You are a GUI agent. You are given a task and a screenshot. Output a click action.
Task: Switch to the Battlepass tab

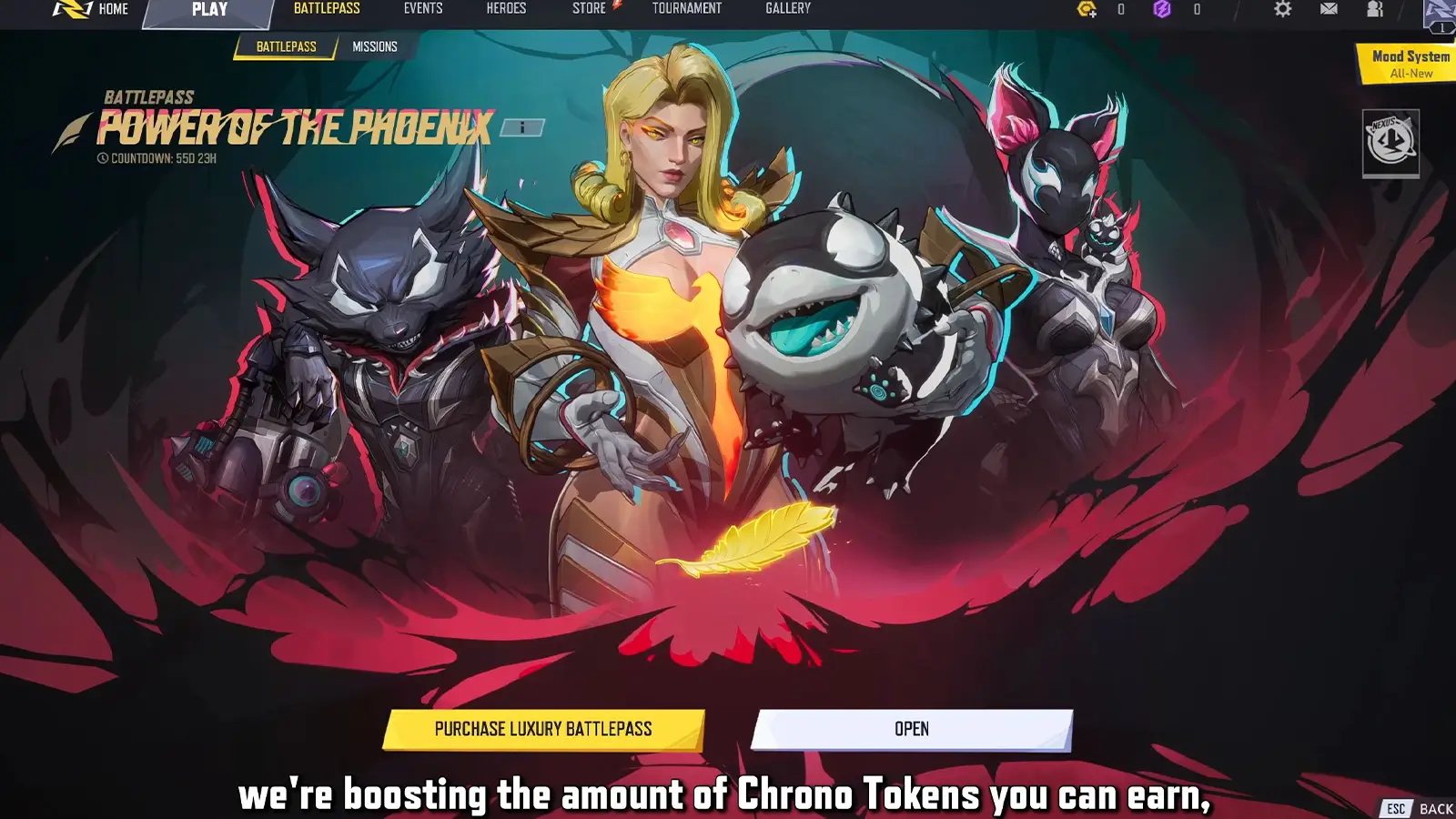tap(285, 45)
